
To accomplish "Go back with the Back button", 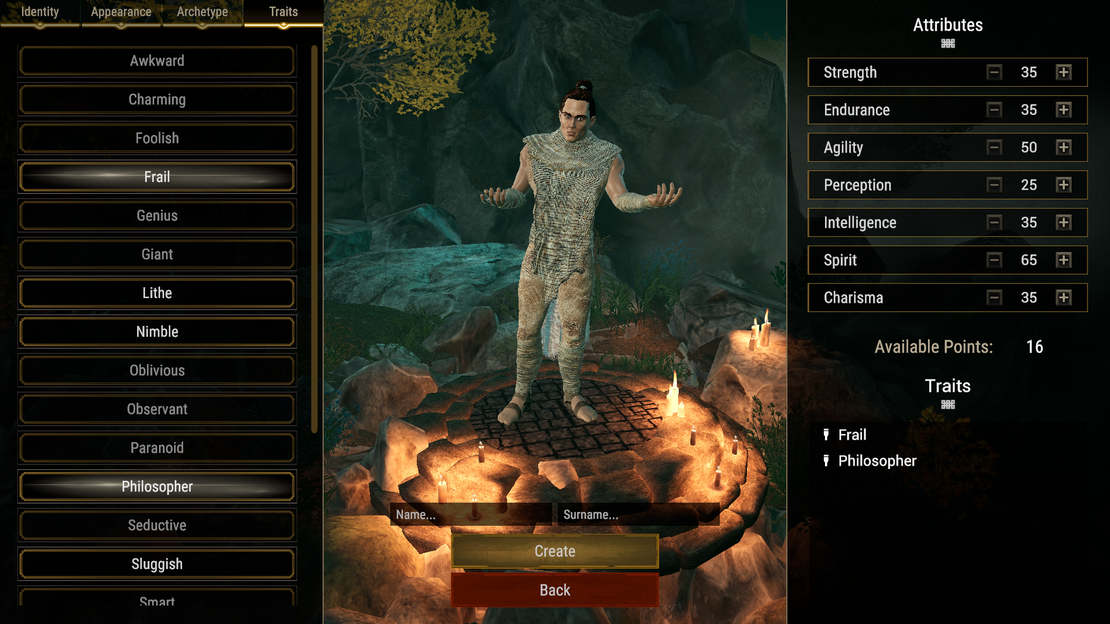I will [x=555, y=590].
